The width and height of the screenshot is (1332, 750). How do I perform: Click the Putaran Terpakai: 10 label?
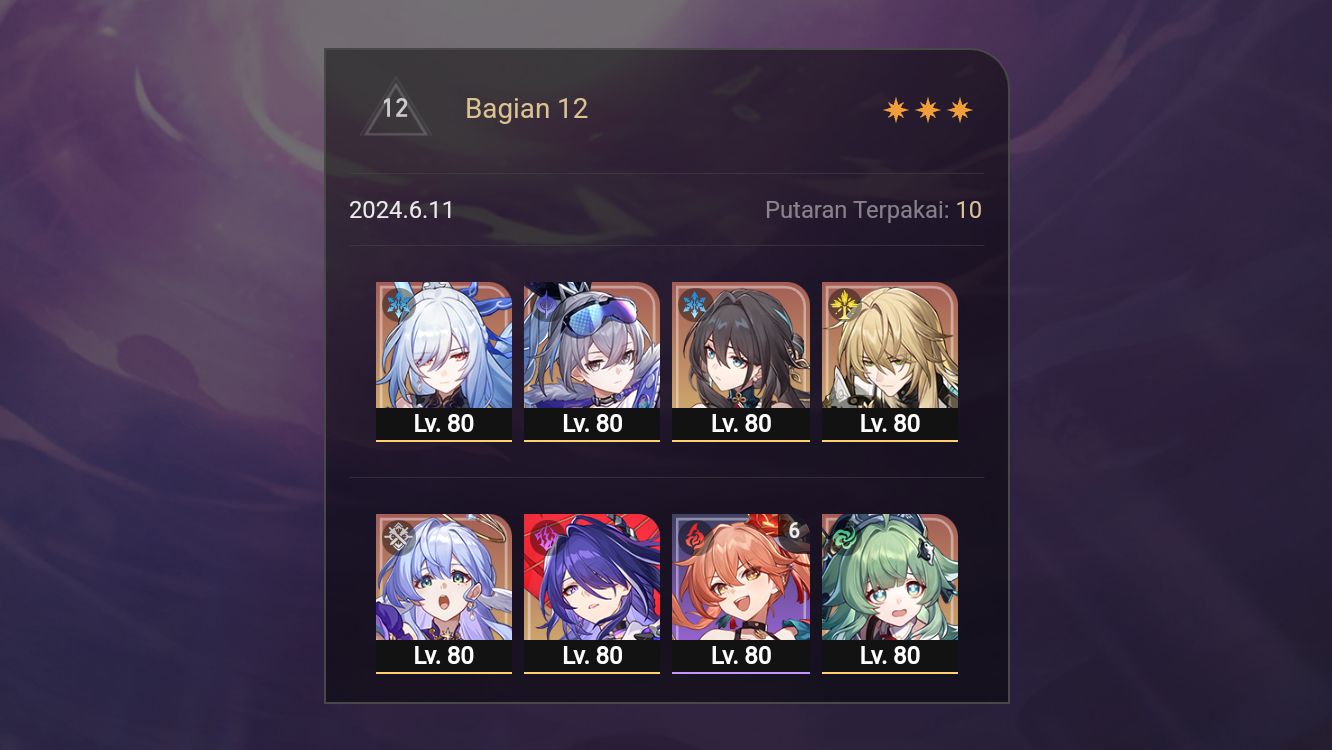pos(873,210)
